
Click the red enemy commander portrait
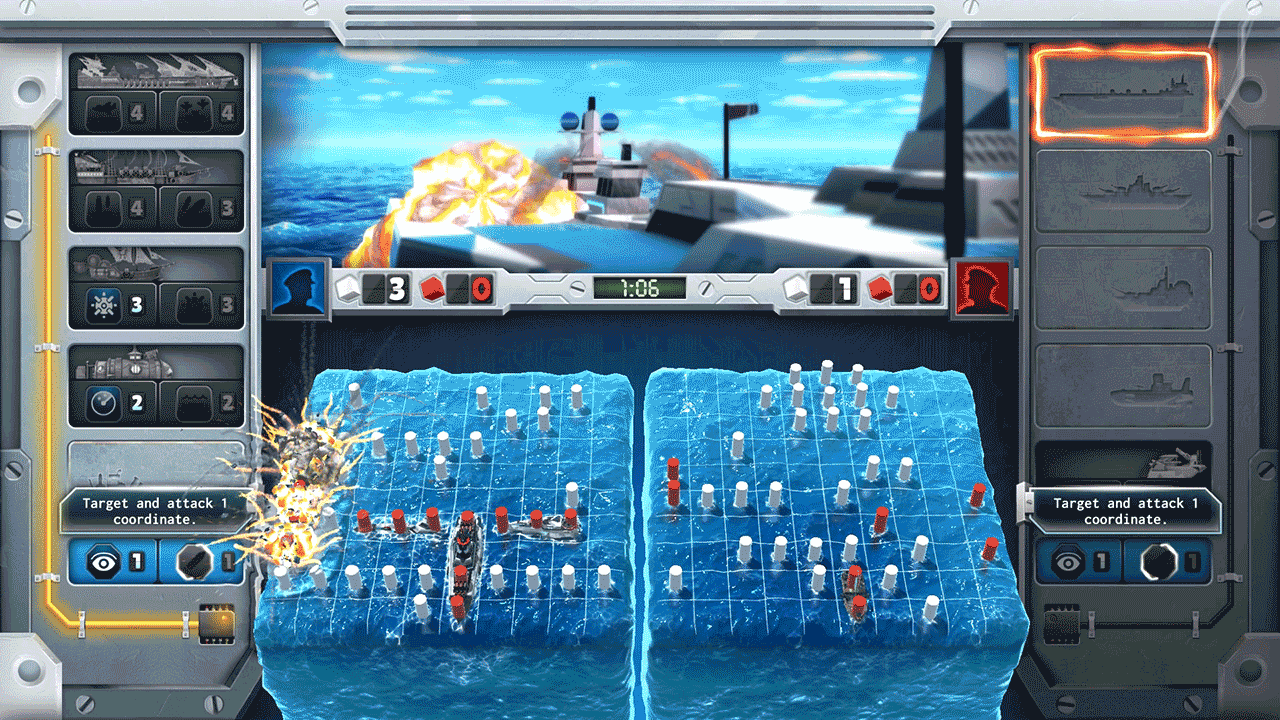[983, 288]
